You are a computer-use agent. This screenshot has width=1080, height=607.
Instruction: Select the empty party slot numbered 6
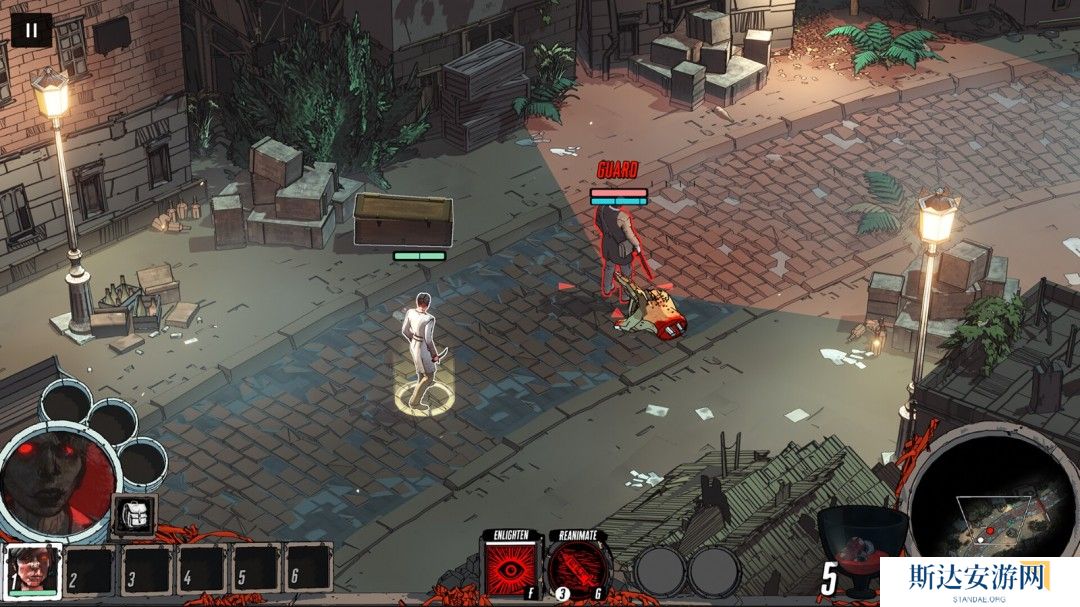coord(307,569)
